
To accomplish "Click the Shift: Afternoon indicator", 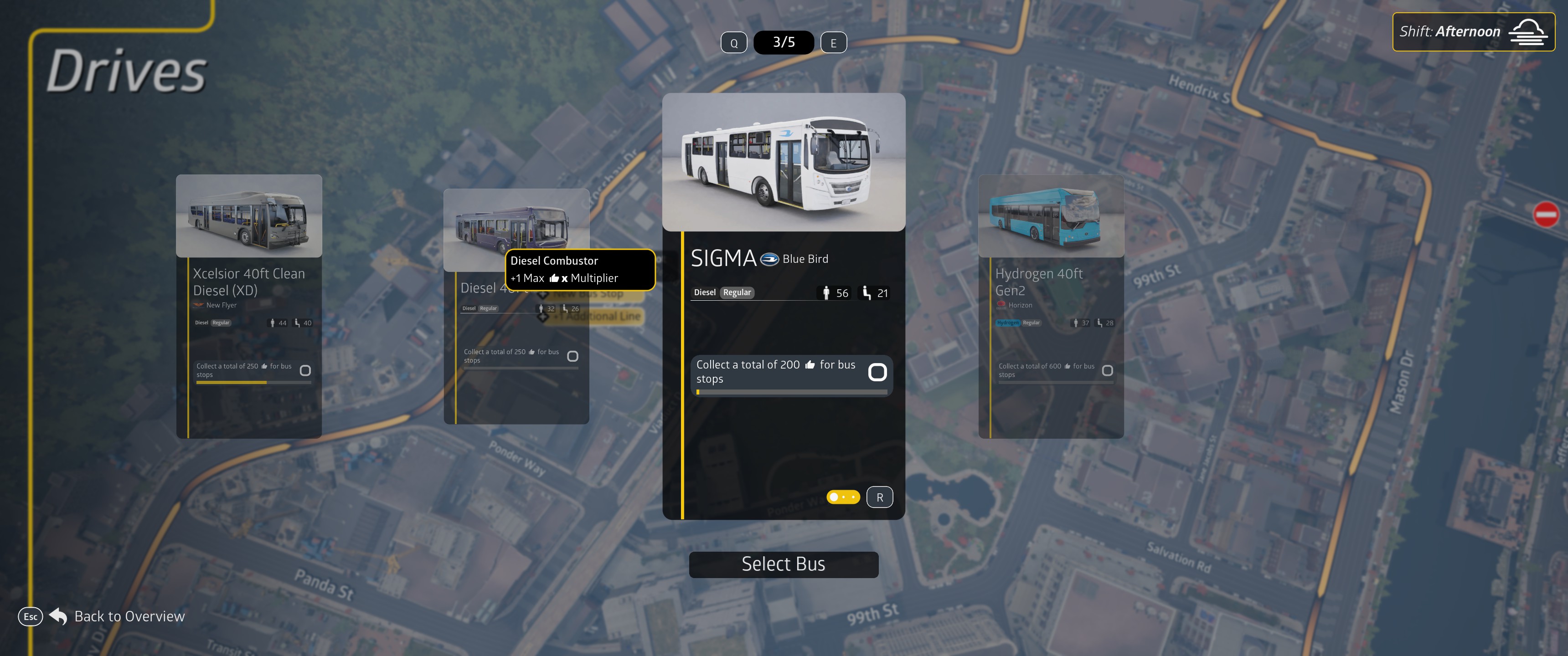I will click(x=1472, y=32).
